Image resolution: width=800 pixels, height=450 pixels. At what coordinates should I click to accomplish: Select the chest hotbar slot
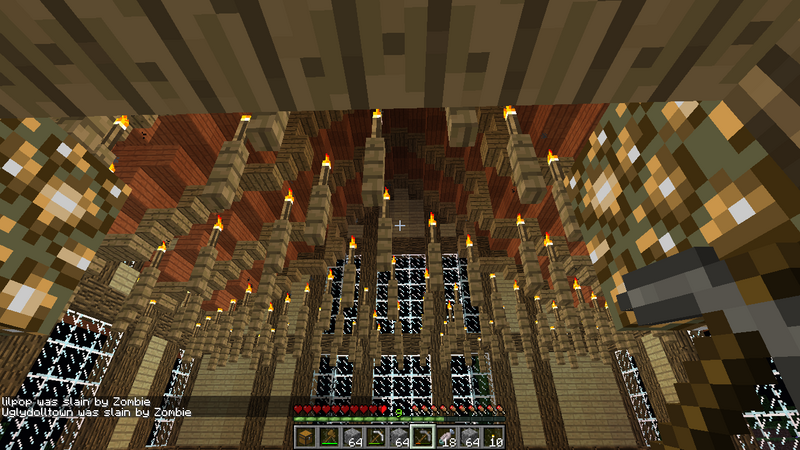pyautogui.click(x=304, y=437)
